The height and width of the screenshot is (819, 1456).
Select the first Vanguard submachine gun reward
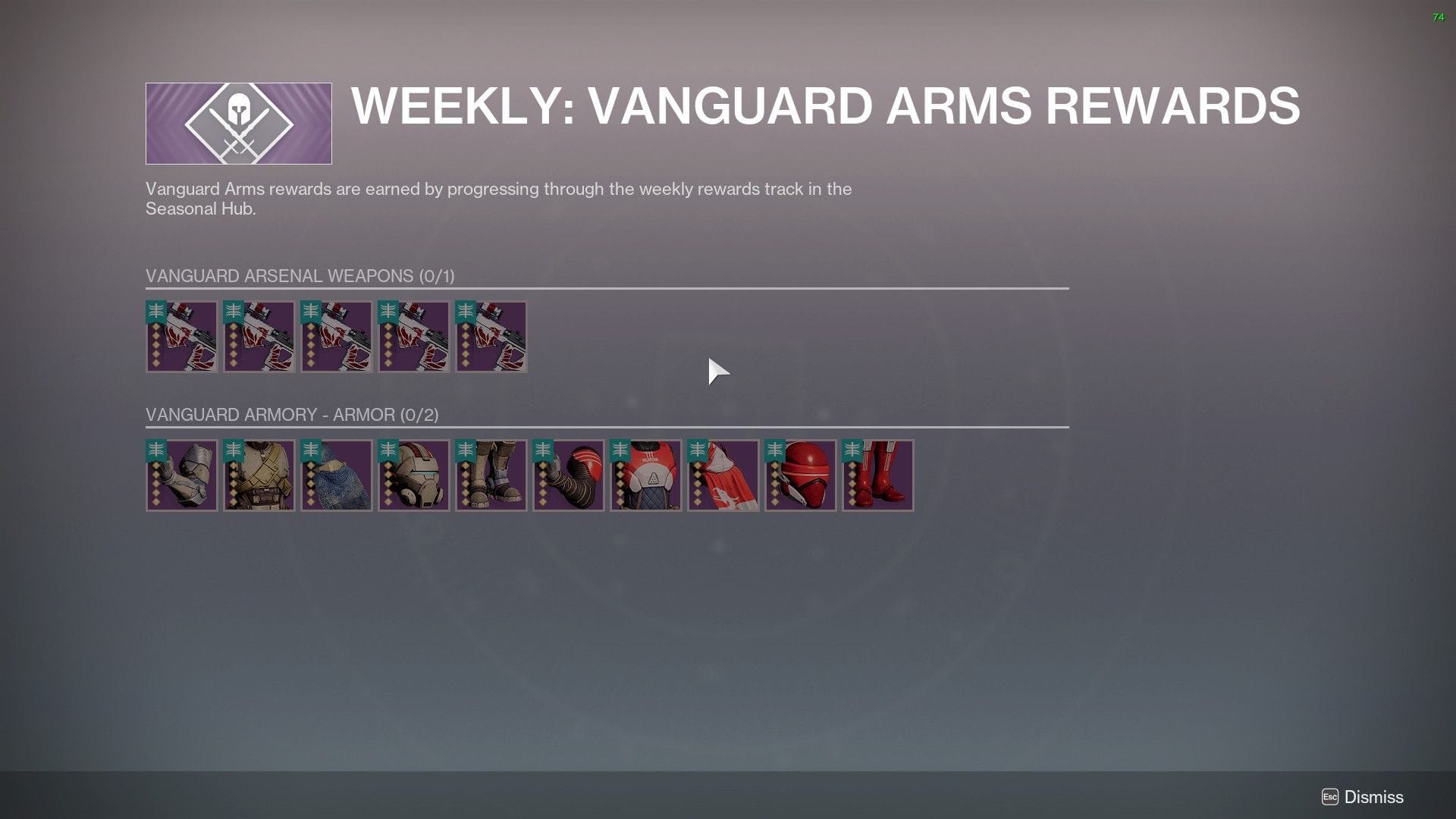[181, 337]
